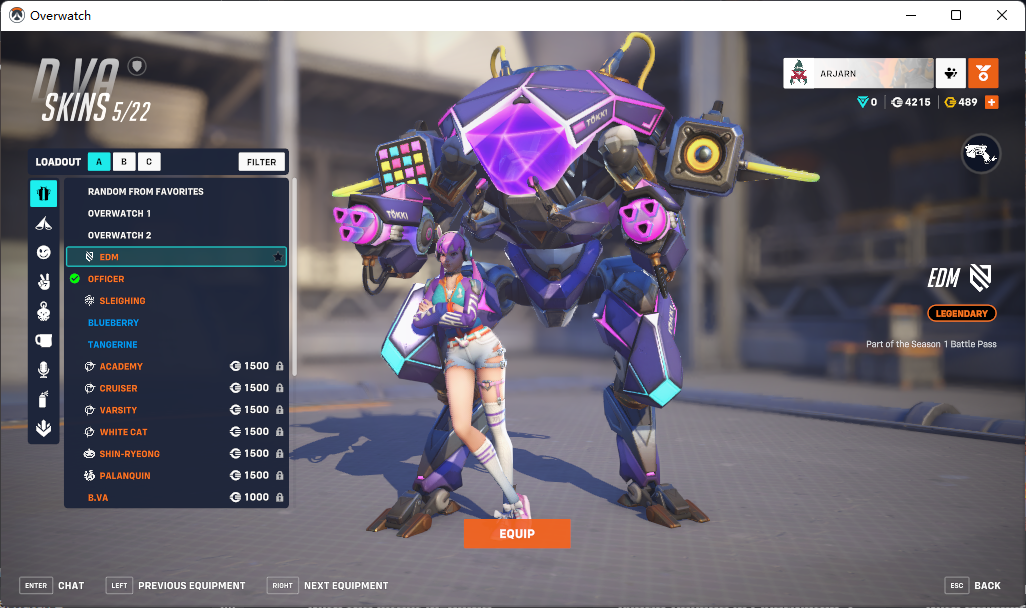This screenshot has width=1026, height=608.
Task: Open the voice lines category (microphone icon)
Action: [43, 370]
